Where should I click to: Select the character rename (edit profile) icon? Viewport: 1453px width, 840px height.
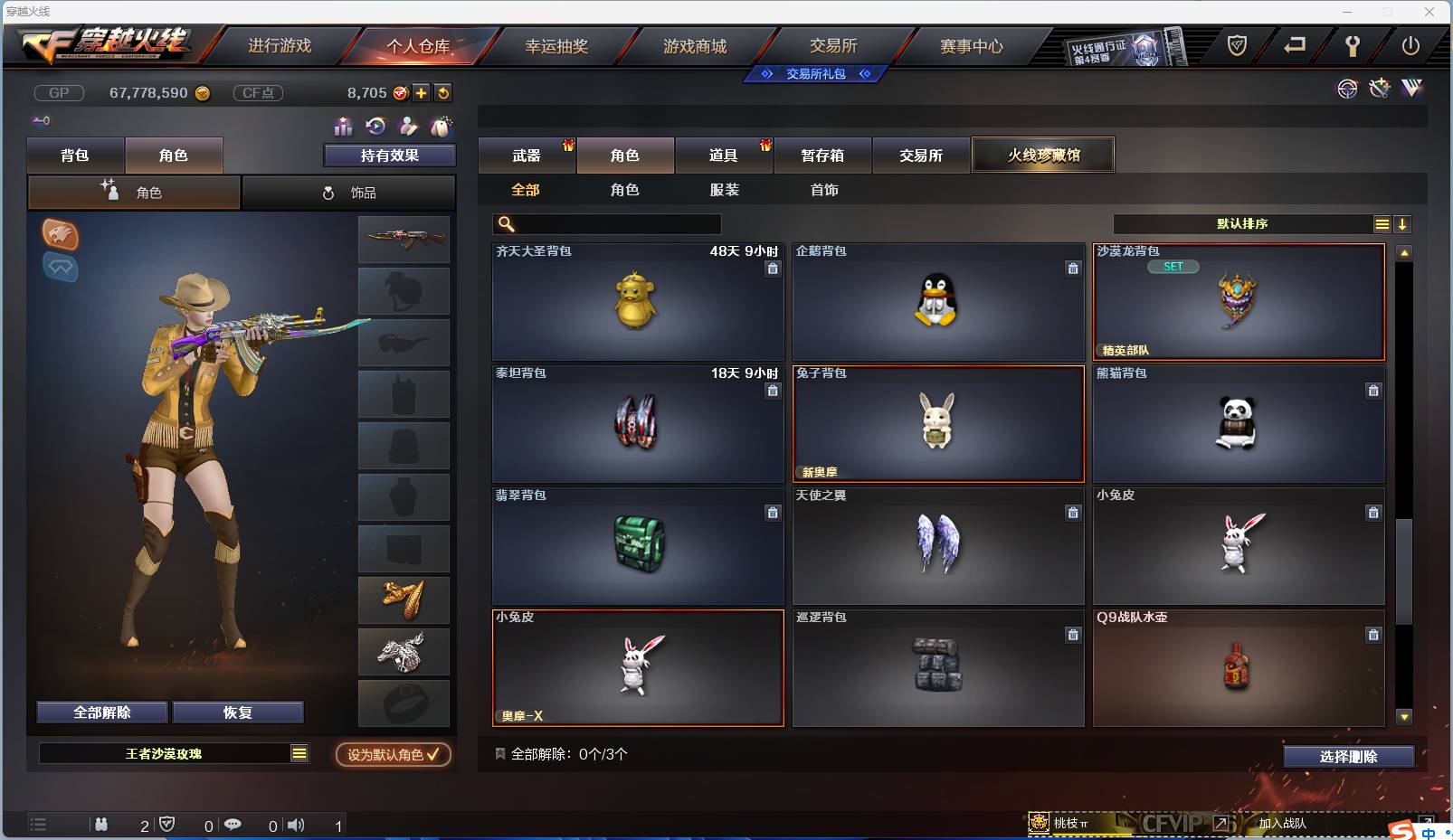(x=409, y=127)
